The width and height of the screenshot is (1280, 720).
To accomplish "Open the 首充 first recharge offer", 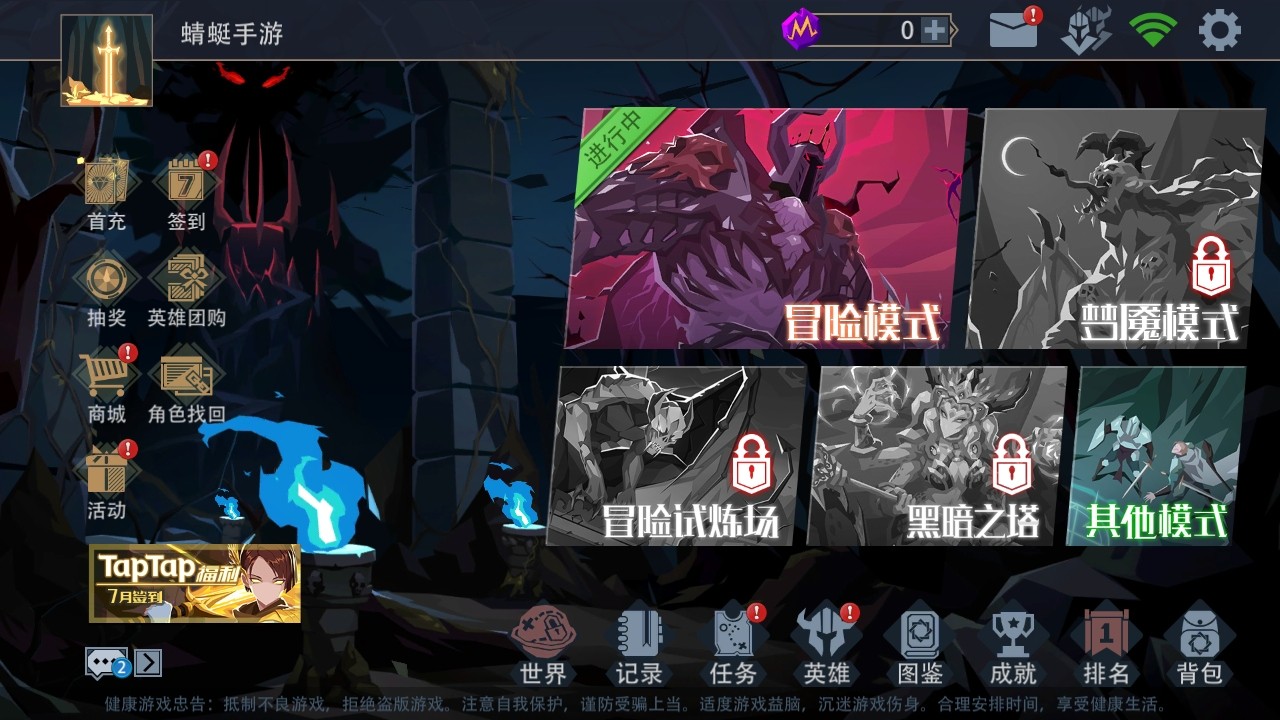I will point(106,192).
